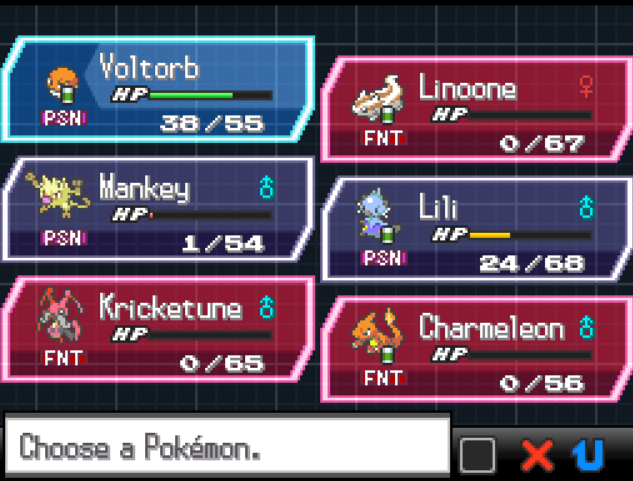Pick the fainted Kricketune slot
The image size is (633, 481).
point(160,332)
